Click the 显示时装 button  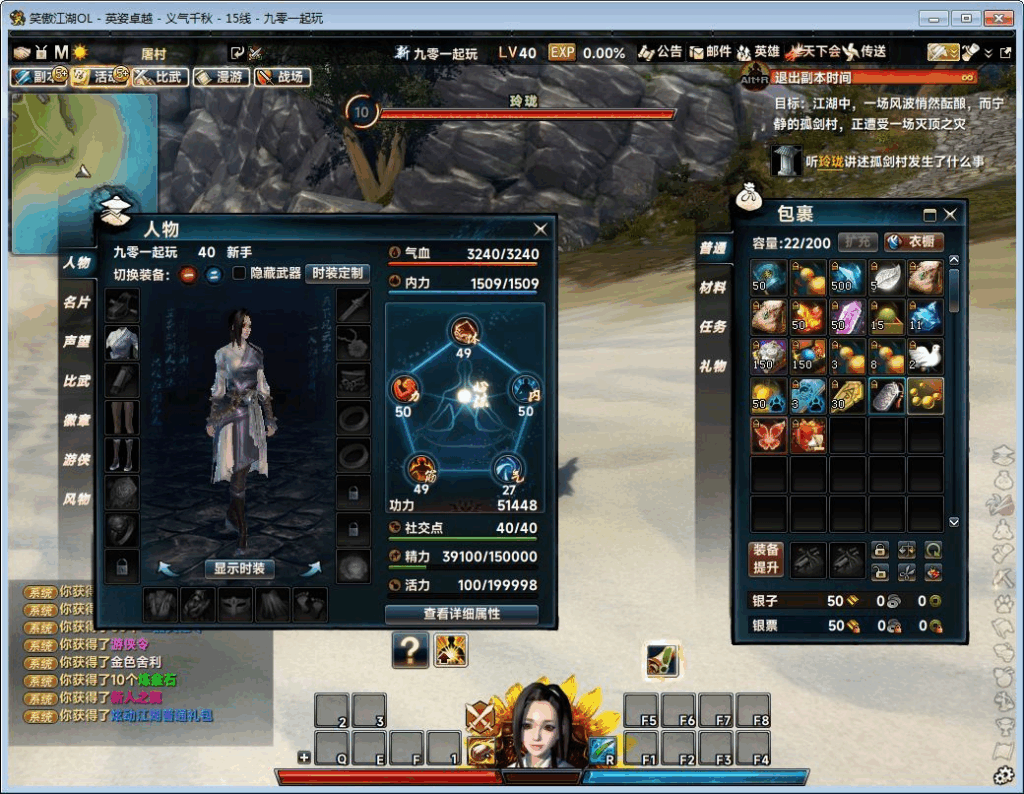pos(240,568)
